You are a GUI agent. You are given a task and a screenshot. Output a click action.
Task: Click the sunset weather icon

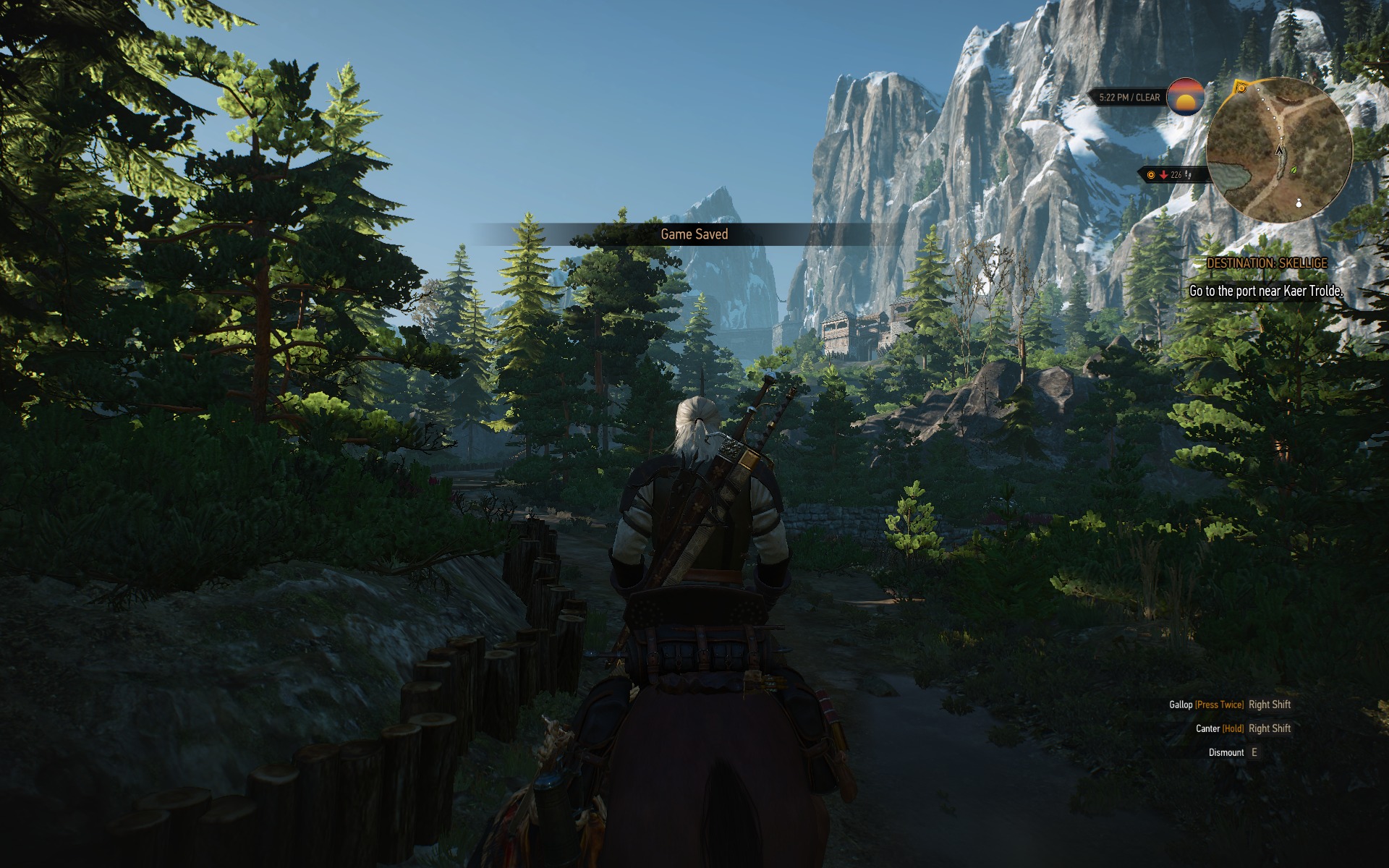[x=1185, y=97]
